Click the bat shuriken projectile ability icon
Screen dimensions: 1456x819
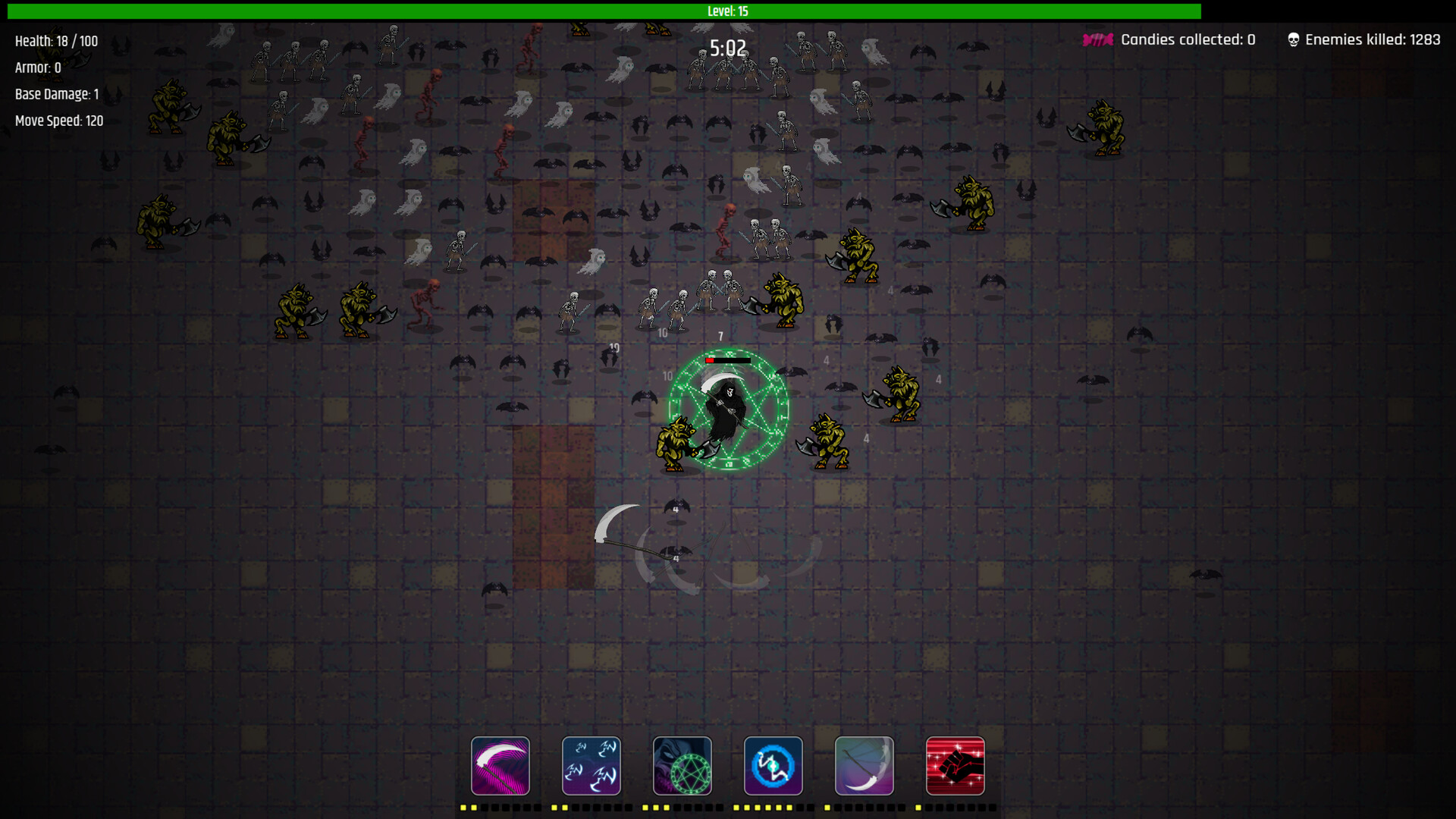point(591,765)
